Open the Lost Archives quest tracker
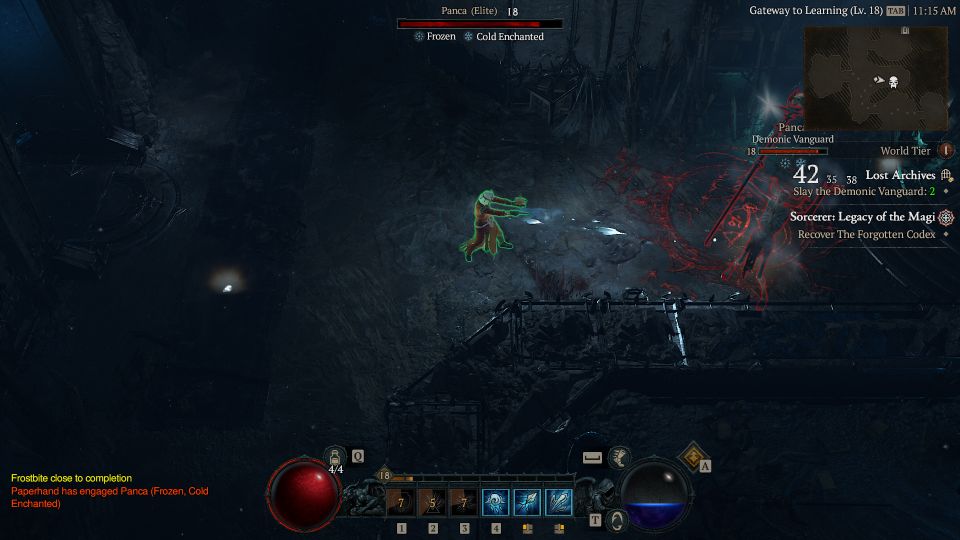Screen dimensions: 960x540 (x=900, y=175)
